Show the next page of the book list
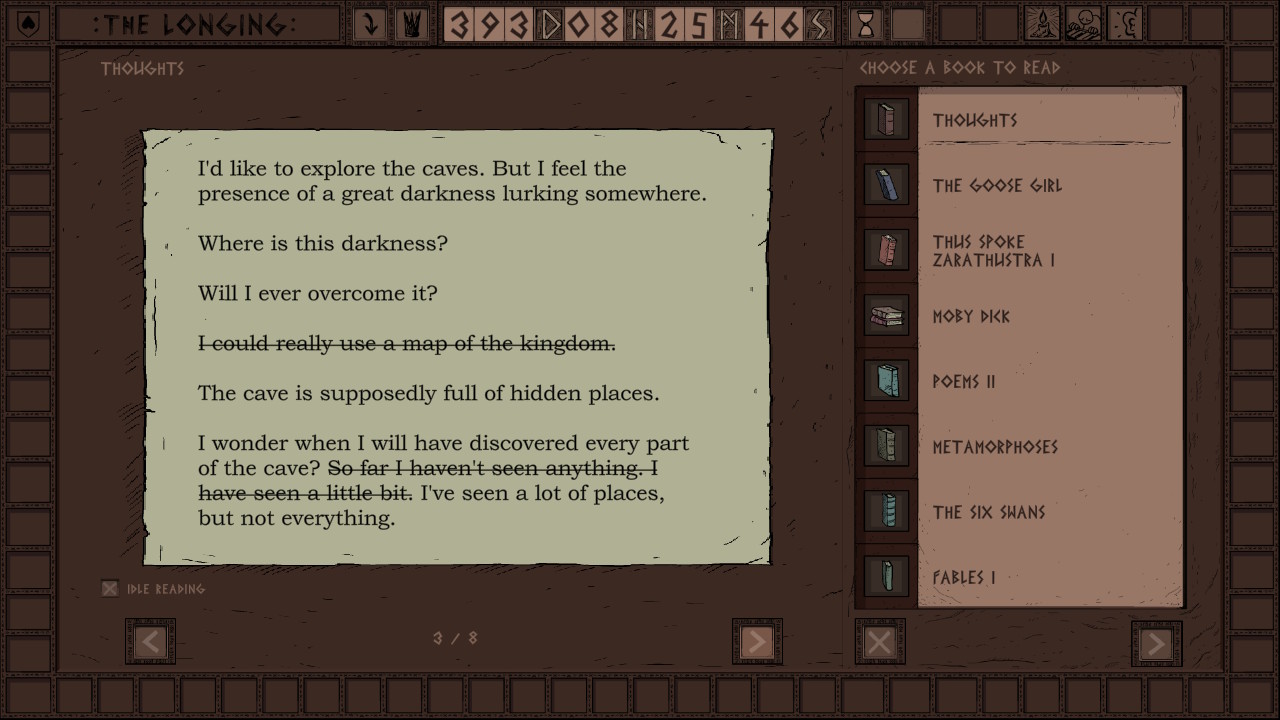 click(x=1156, y=643)
